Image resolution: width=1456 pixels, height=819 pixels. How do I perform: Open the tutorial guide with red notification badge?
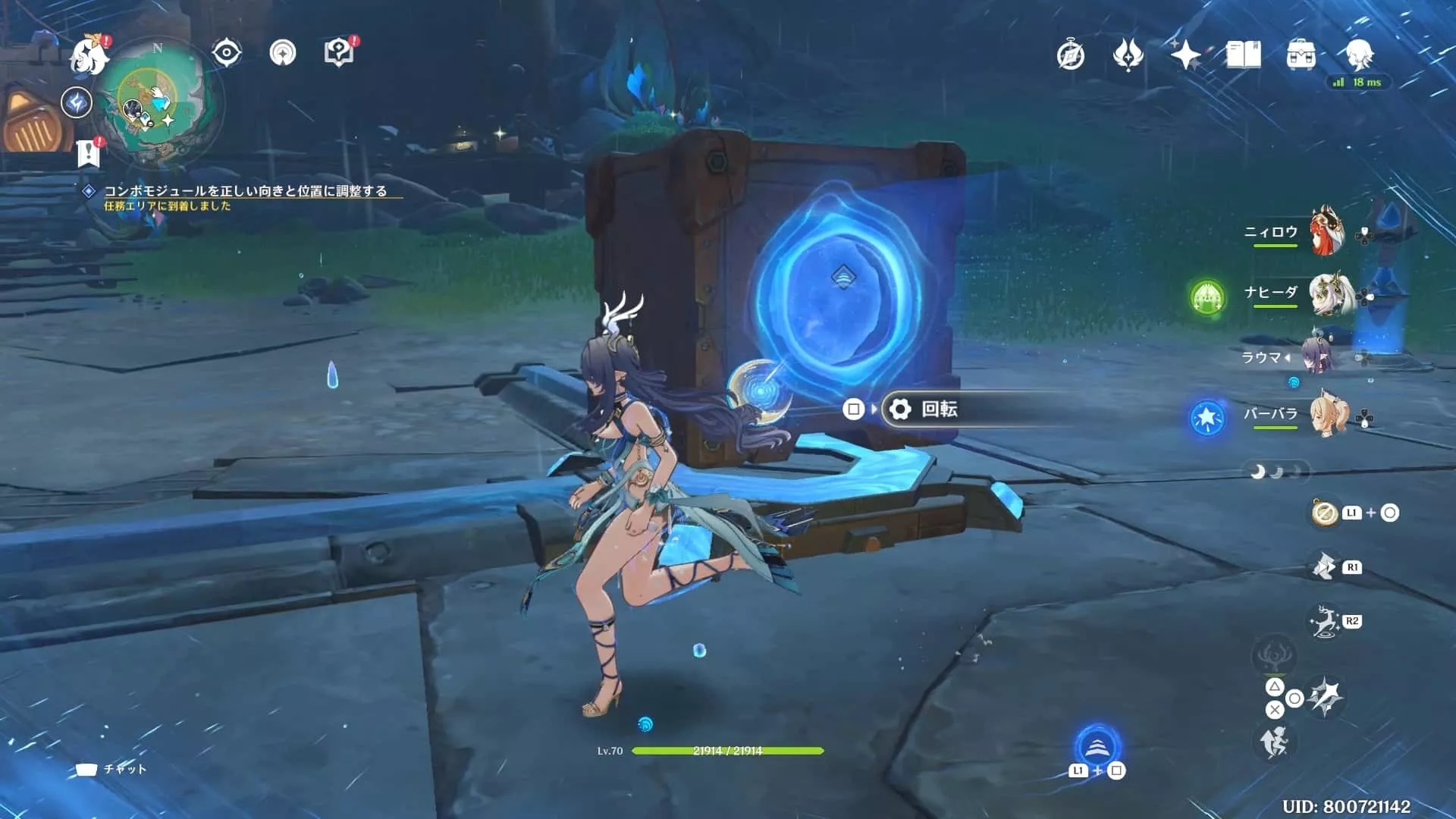coord(341,52)
